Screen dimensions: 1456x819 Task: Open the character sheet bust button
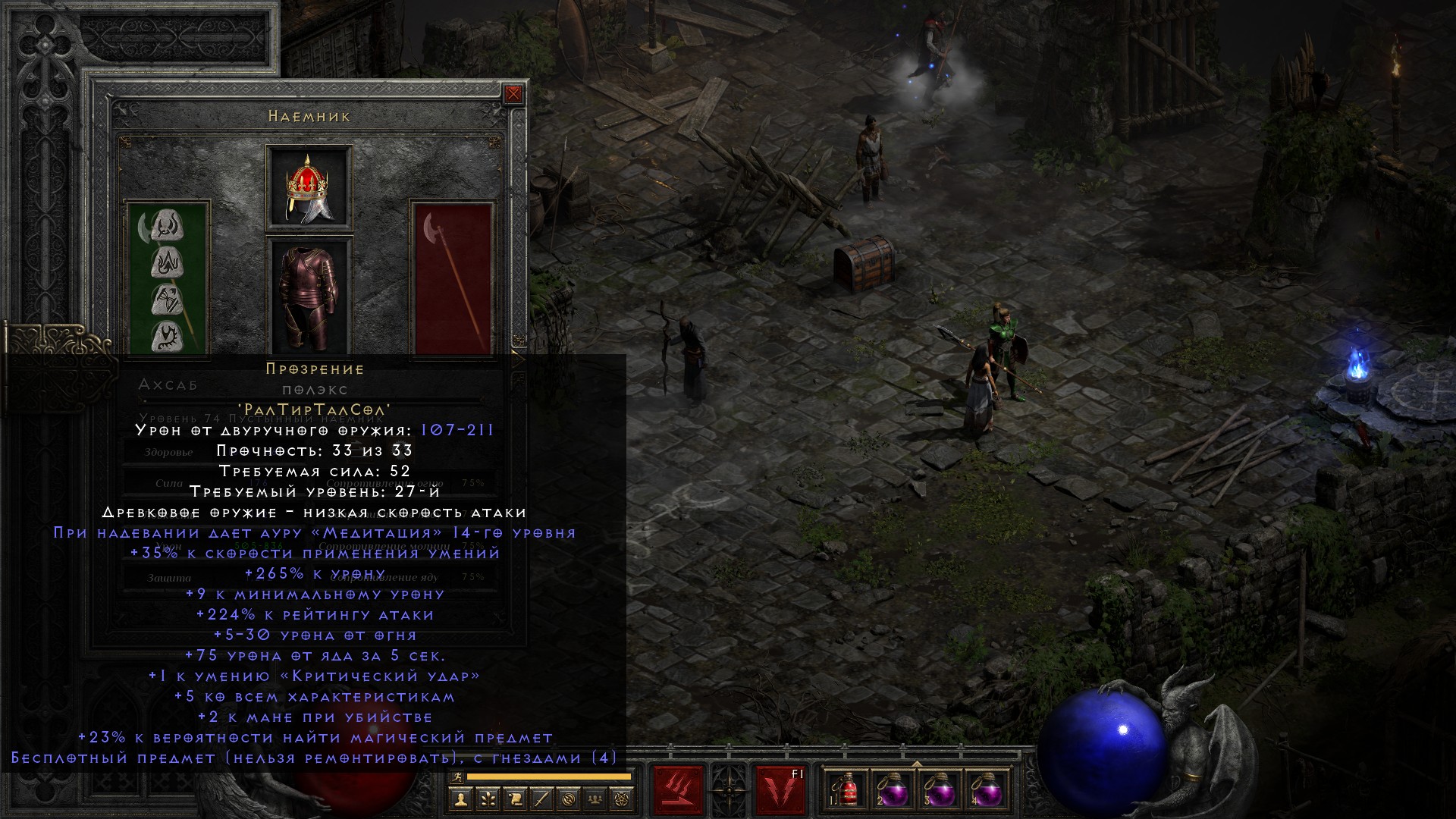click(460, 799)
